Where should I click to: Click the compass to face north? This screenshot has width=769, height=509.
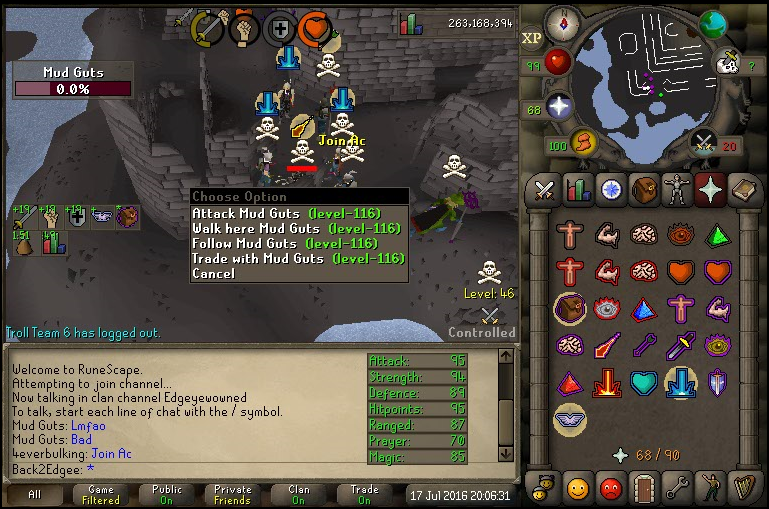coord(561,21)
